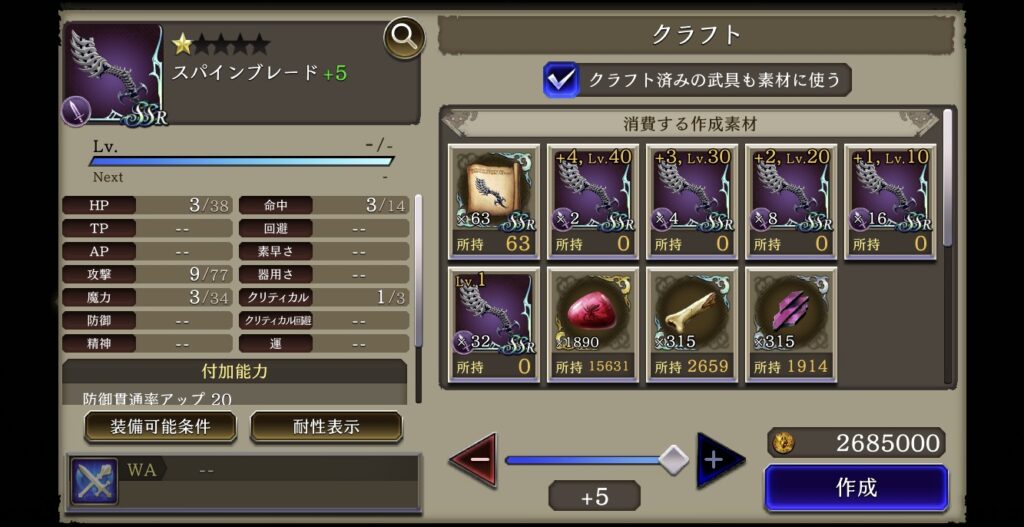1024x527 pixels.
Task: Select the +3 Lv.30 blade material
Action: click(x=692, y=202)
